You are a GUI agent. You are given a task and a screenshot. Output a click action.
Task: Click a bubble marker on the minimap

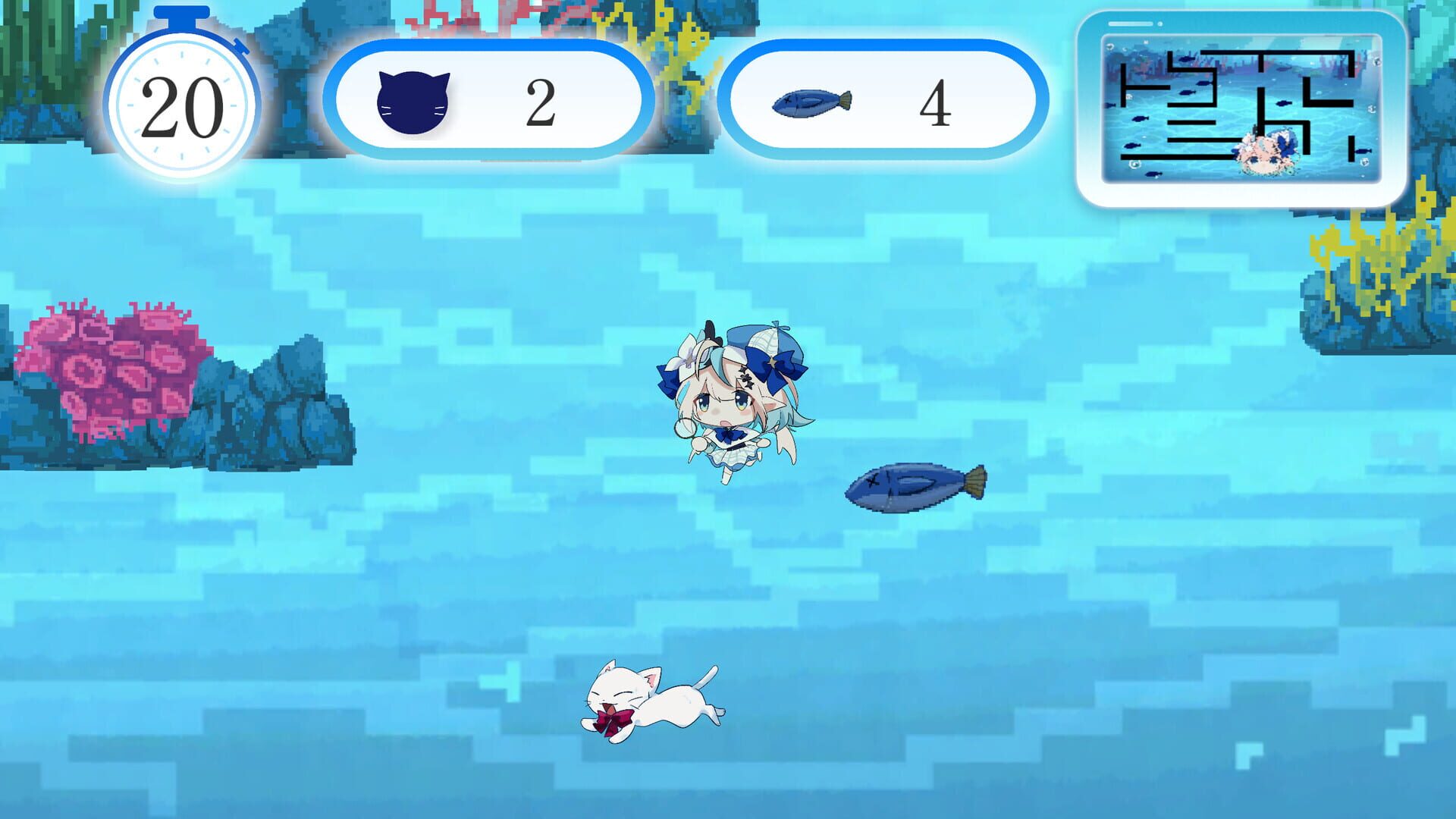[1109, 47]
